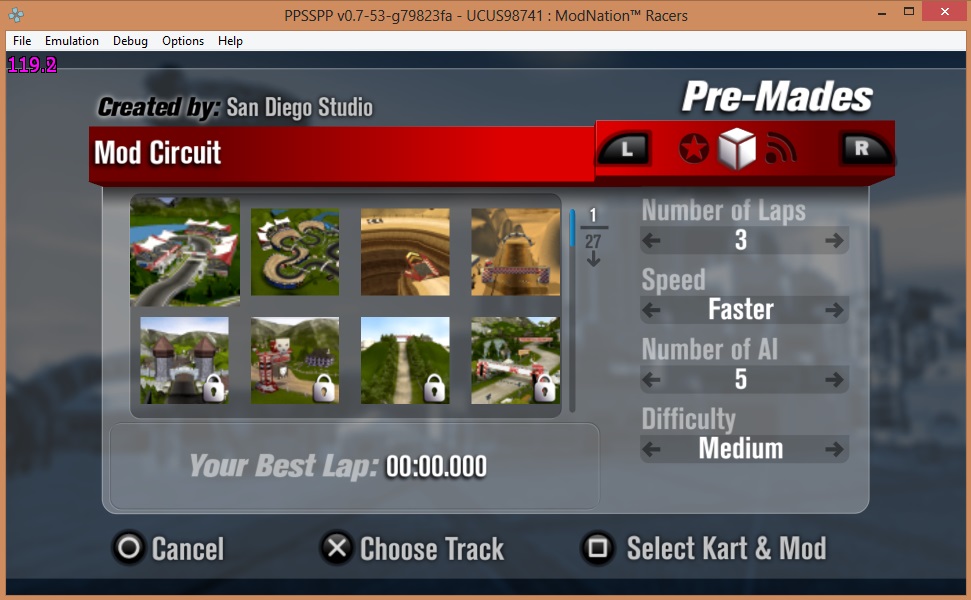Switch to the red broadcast signal tab
The image size is (971, 600).
click(781, 150)
